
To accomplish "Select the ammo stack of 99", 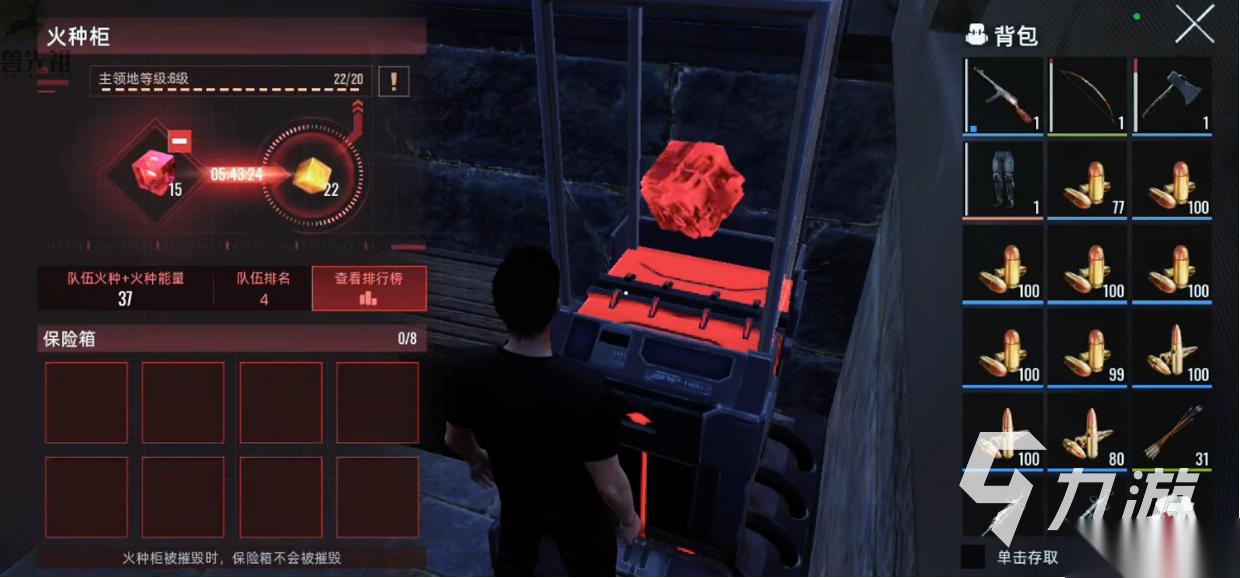I will point(1087,348).
